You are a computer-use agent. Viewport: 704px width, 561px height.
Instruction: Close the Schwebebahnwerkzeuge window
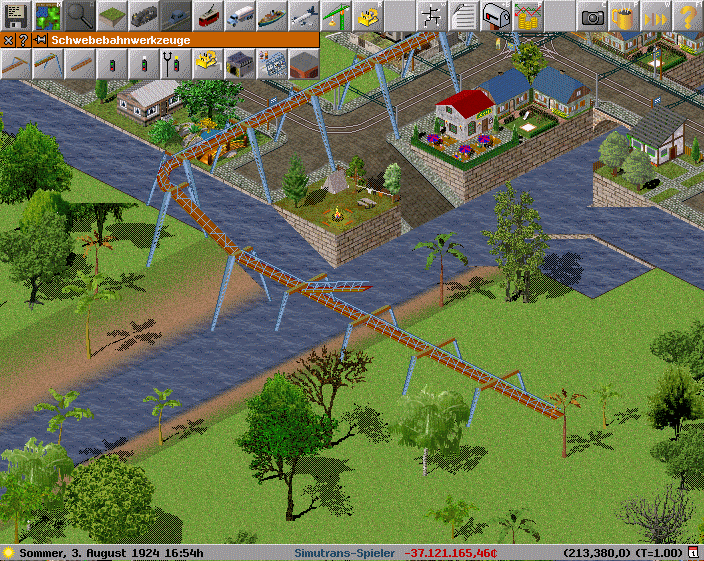pyautogui.click(x=8, y=40)
